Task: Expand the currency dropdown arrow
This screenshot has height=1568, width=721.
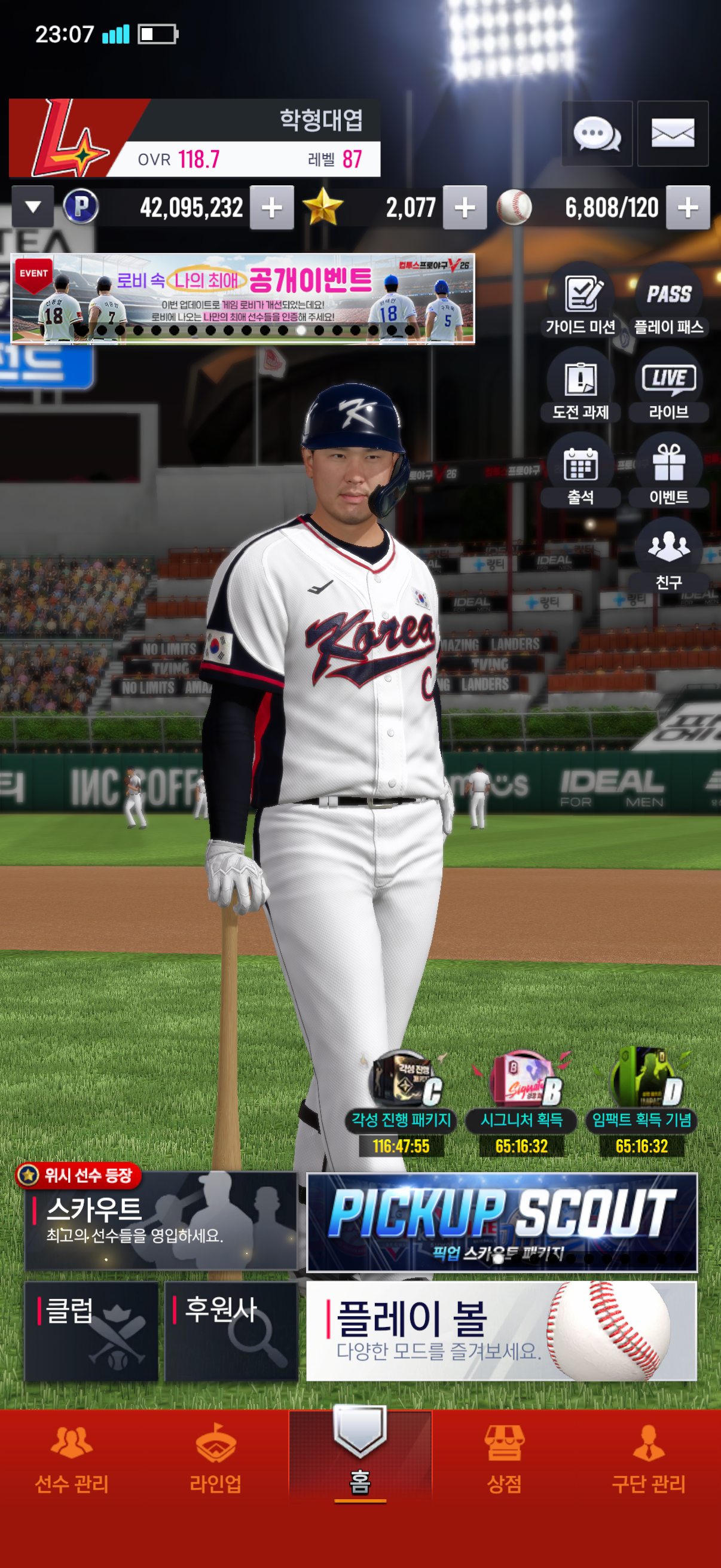Action: point(33,207)
